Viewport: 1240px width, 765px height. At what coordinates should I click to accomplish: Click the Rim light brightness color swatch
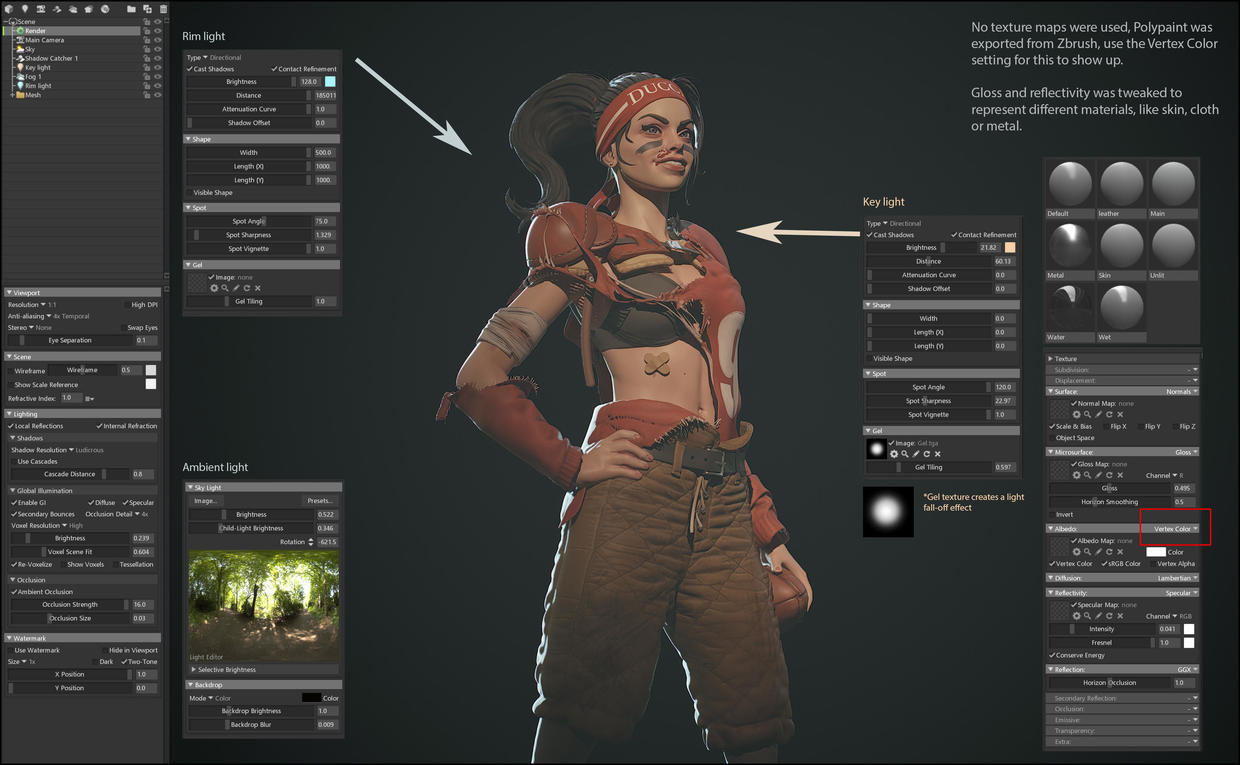(x=330, y=82)
